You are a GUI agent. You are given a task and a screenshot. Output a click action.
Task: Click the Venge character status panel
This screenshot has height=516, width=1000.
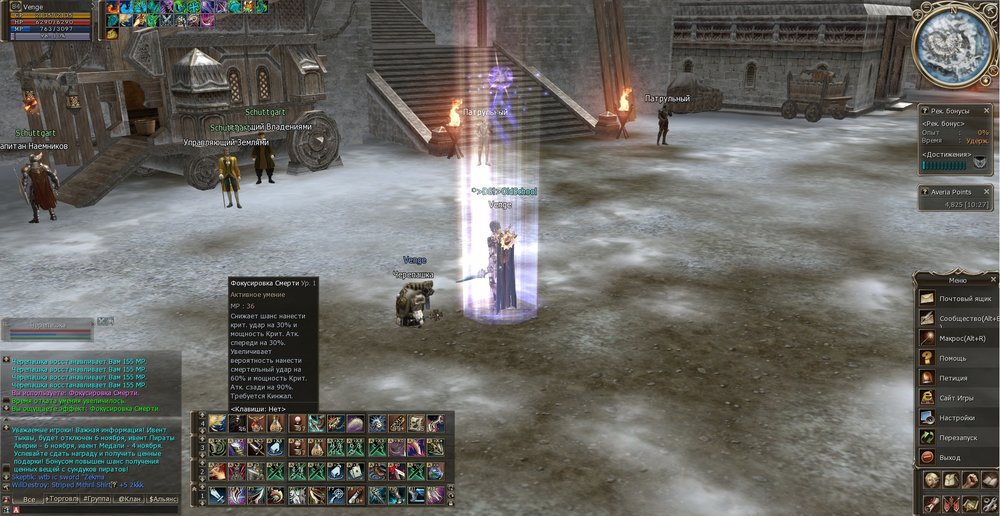coord(48,22)
